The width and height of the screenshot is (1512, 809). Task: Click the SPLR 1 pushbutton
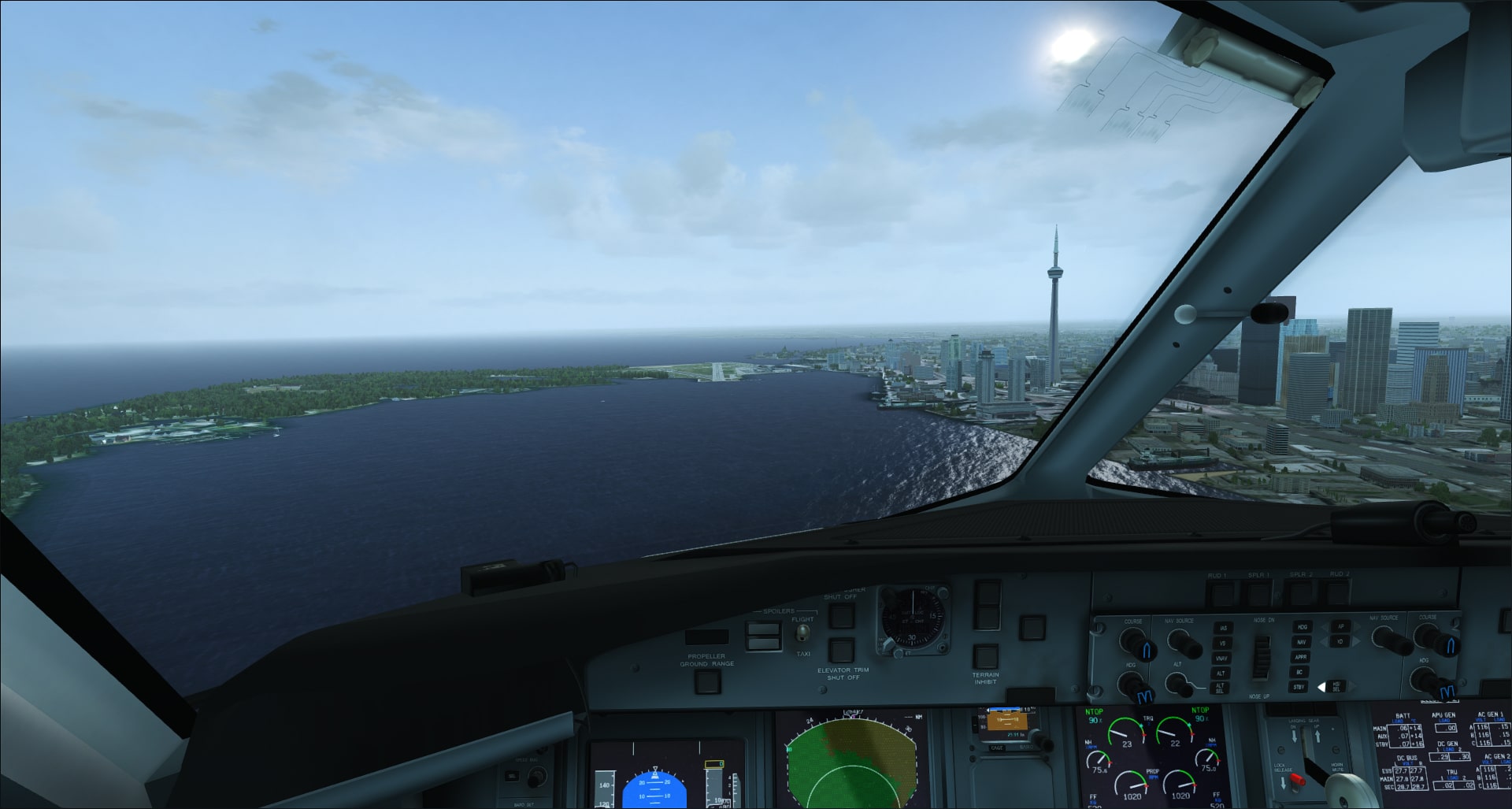1258,592
